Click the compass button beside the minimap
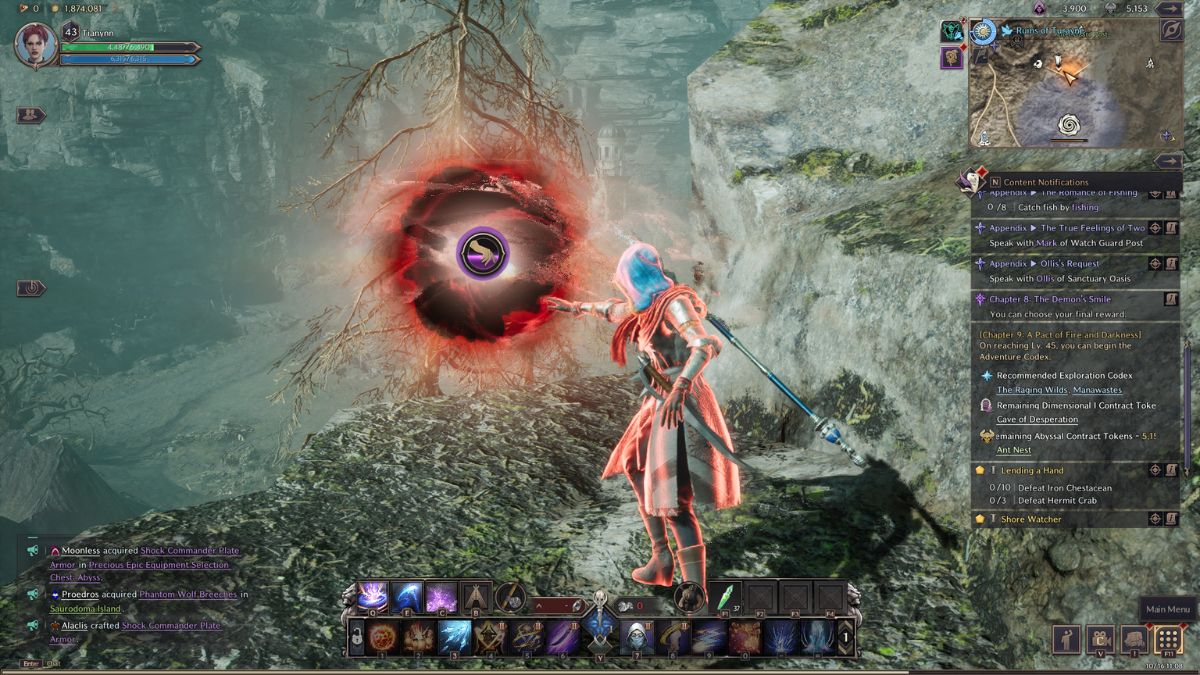 pos(1171,30)
